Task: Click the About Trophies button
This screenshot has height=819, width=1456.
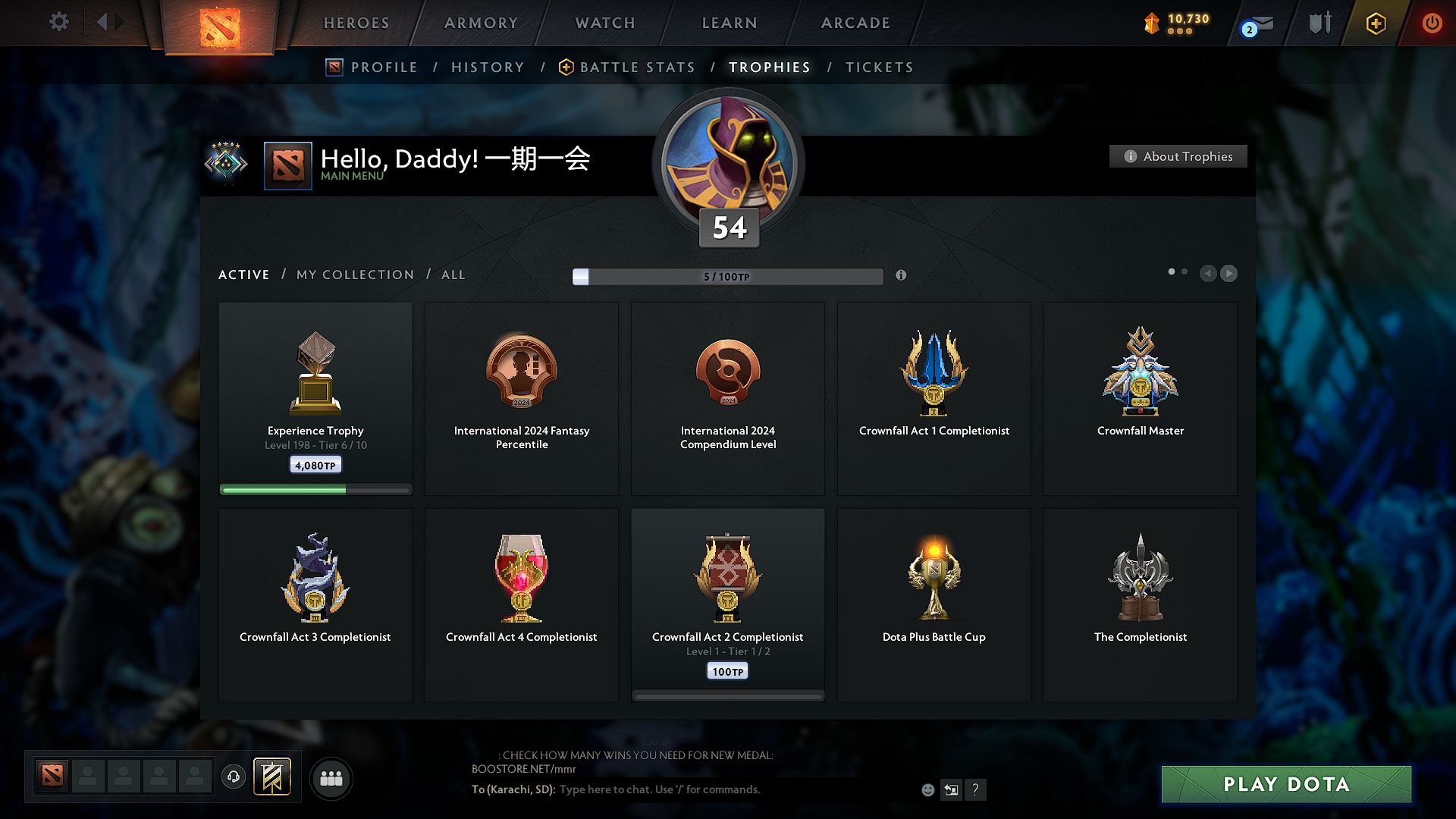Action: pos(1178,156)
